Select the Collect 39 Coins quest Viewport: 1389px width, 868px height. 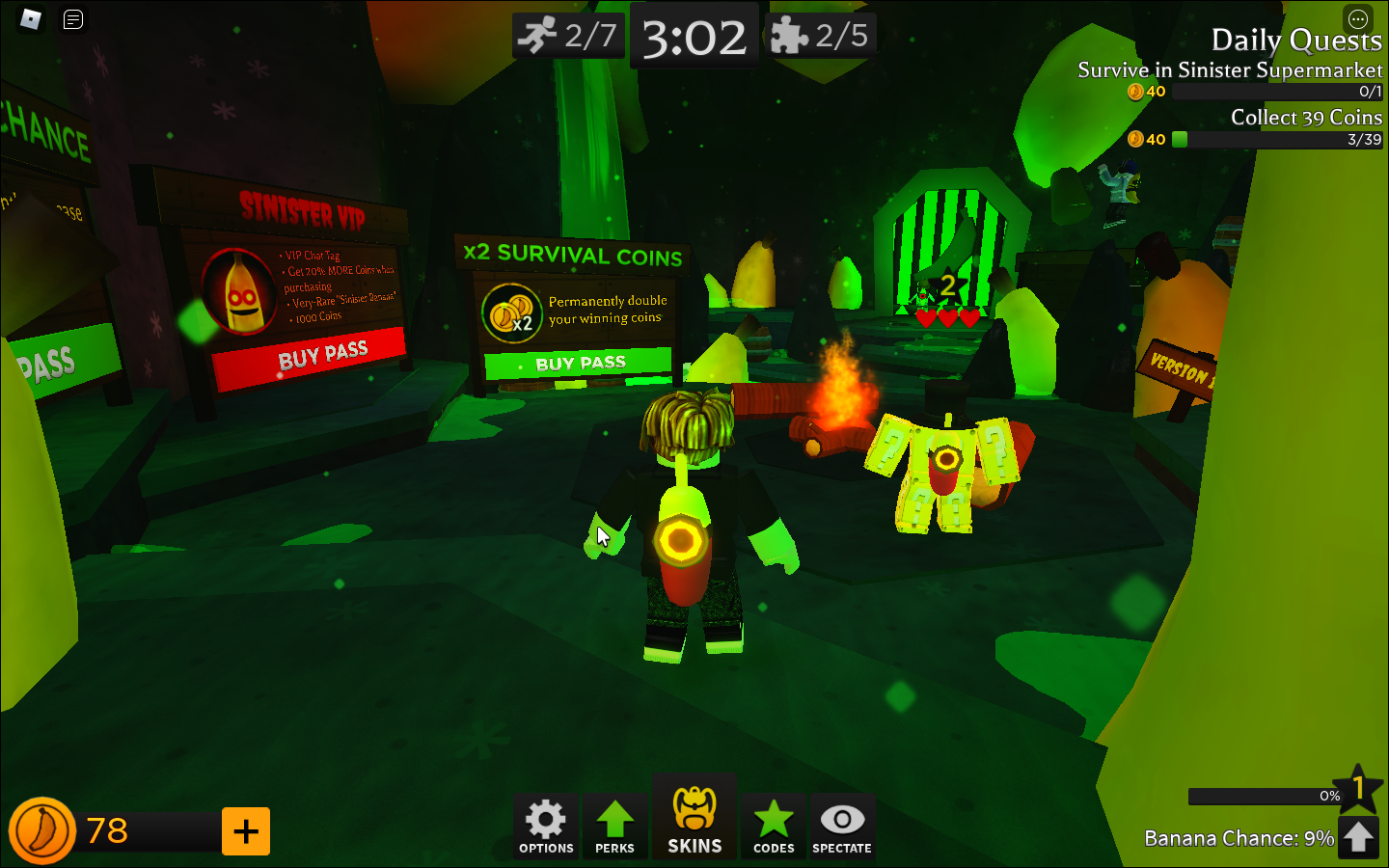click(x=1307, y=117)
